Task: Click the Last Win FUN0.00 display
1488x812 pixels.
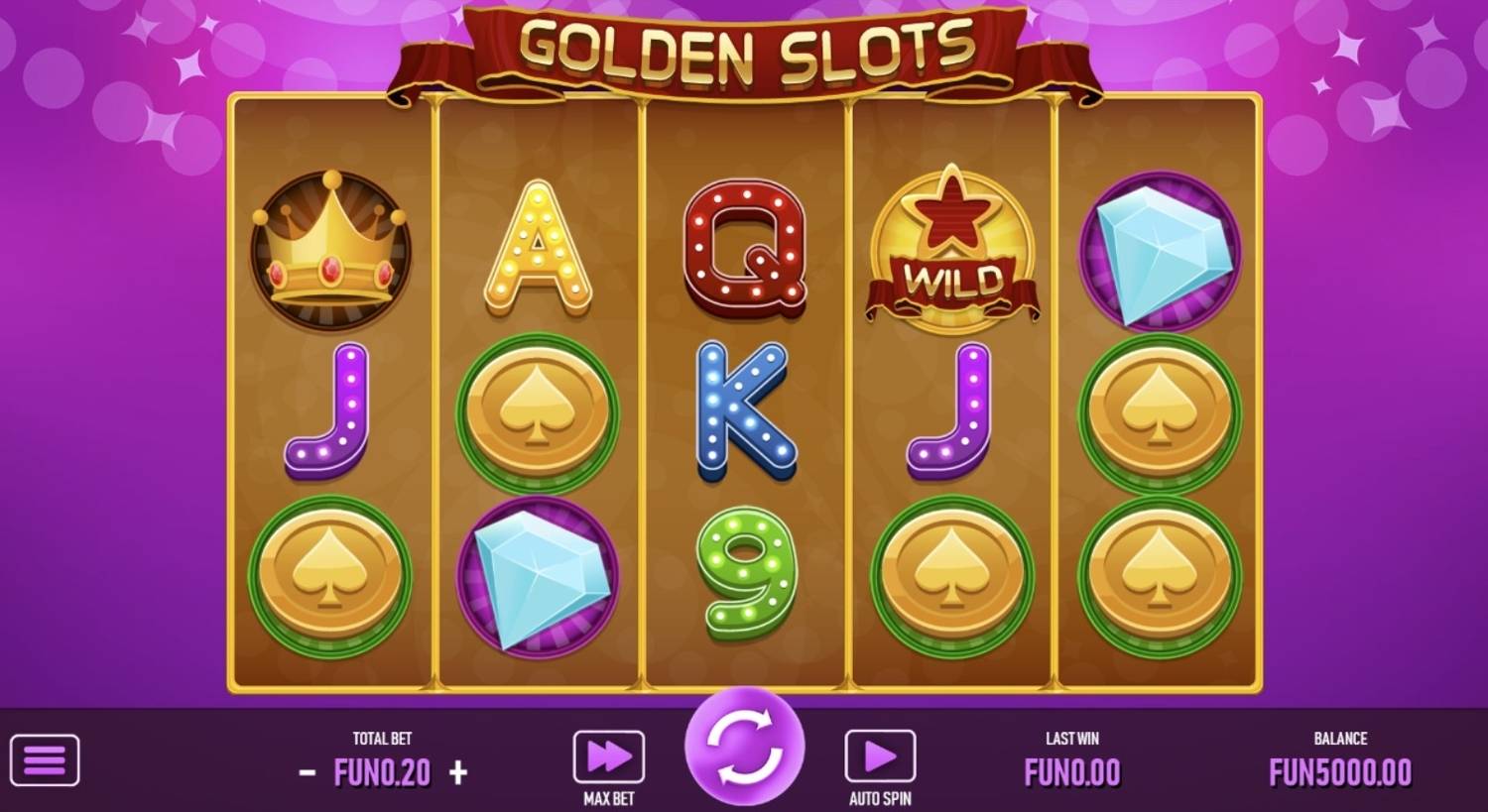Action: pos(1071,771)
